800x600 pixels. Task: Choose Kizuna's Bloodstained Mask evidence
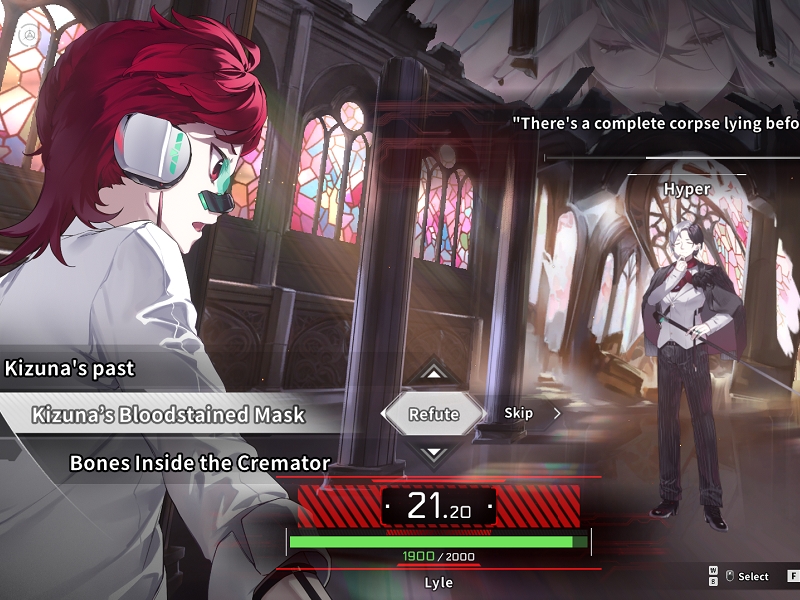[x=168, y=414]
